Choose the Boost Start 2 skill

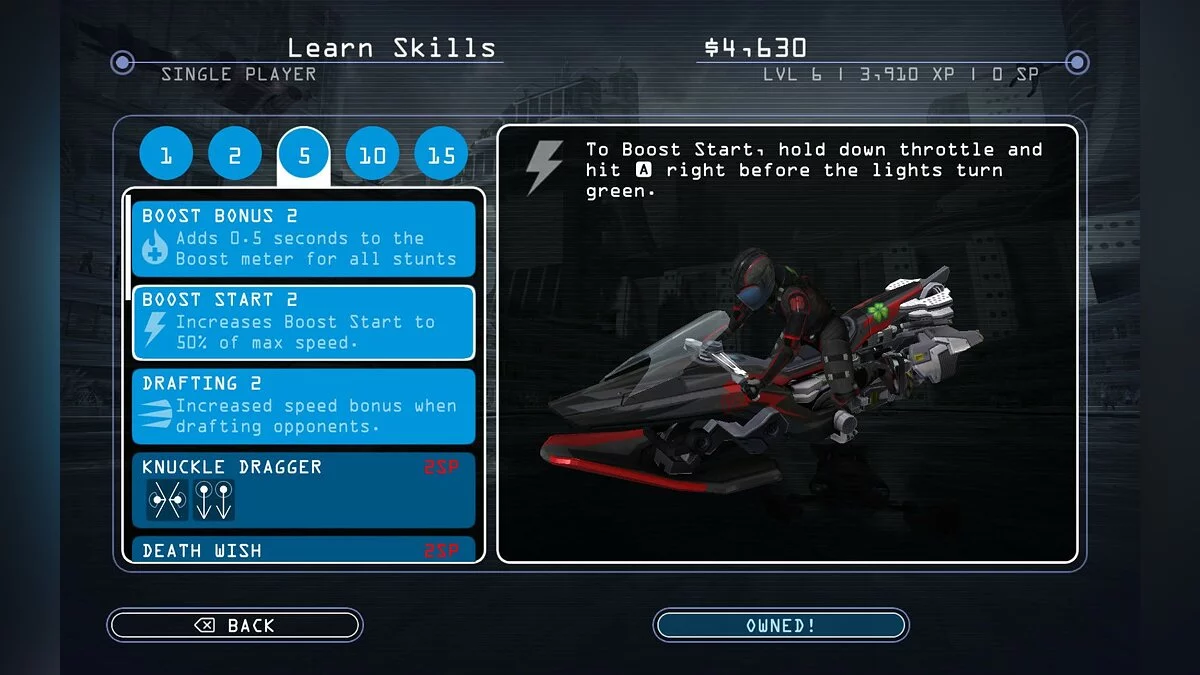click(304, 322)
